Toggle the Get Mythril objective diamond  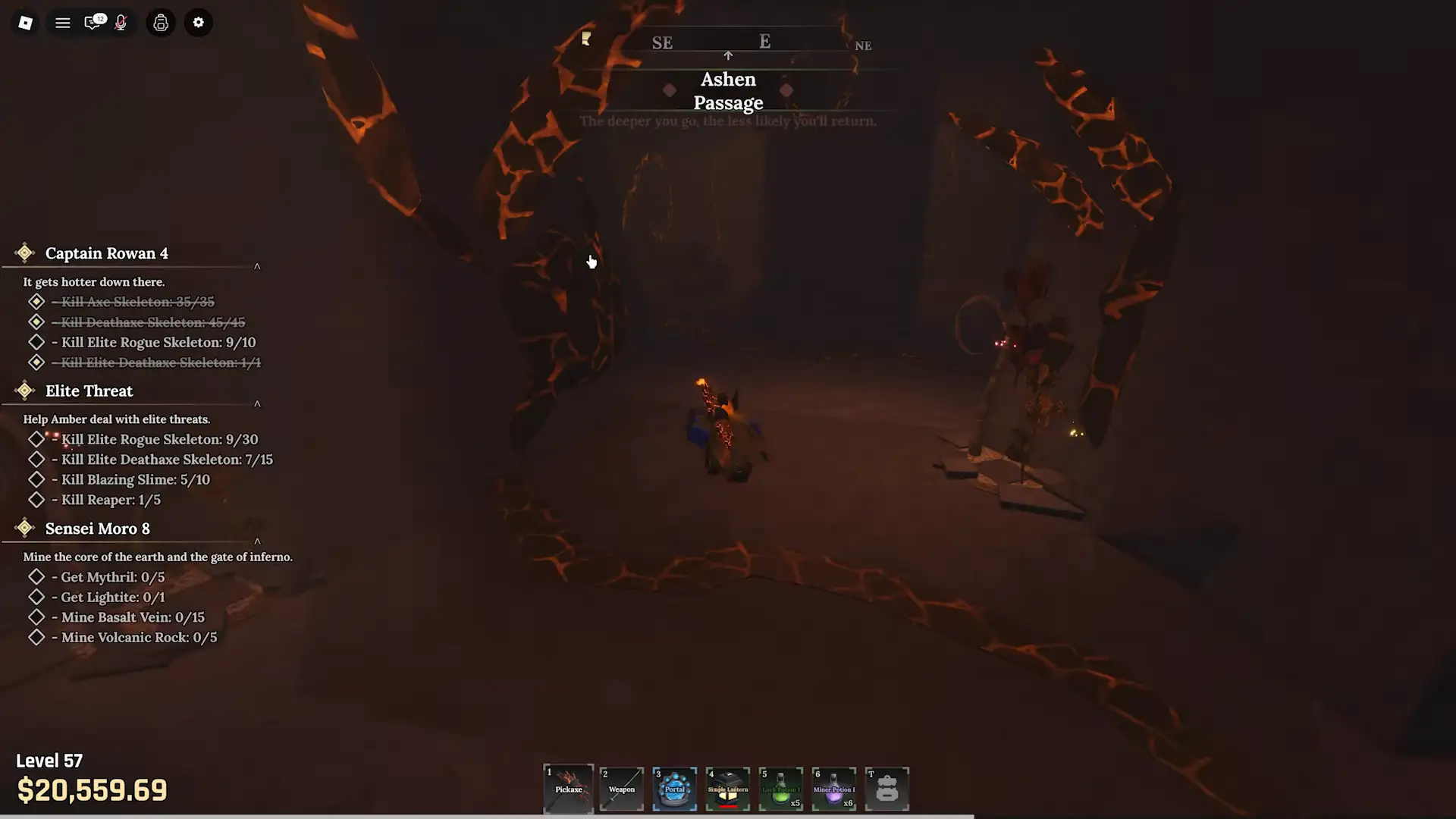[36, 576]
